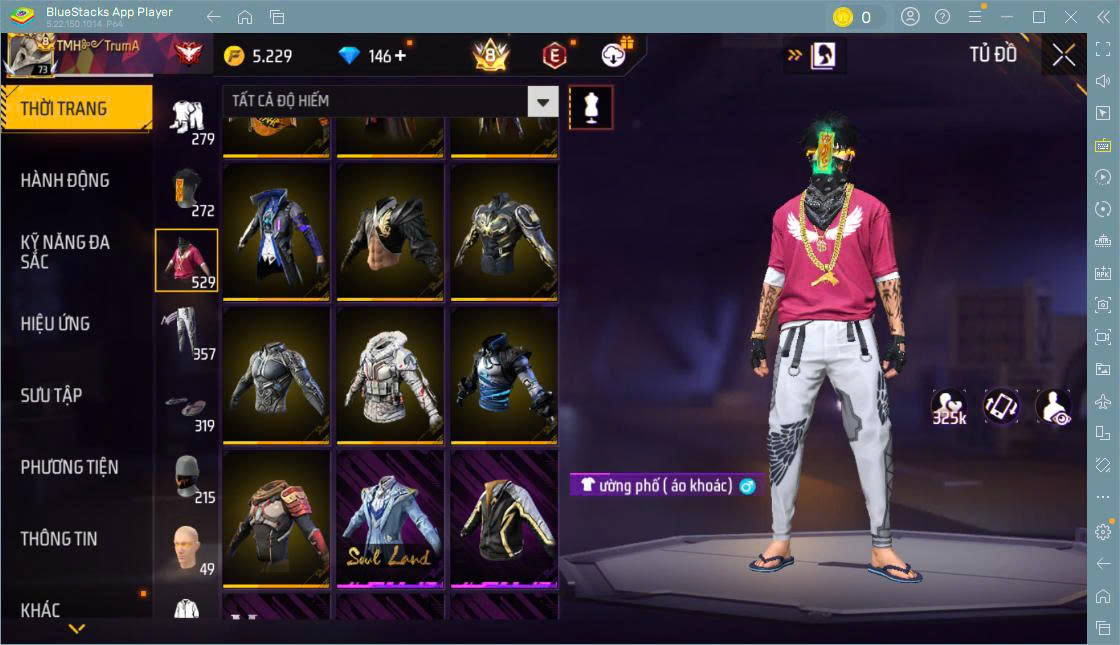Equip the blue and purple long coat
This screenshot has height=645, width=1120.
click(x=276, y=232)
